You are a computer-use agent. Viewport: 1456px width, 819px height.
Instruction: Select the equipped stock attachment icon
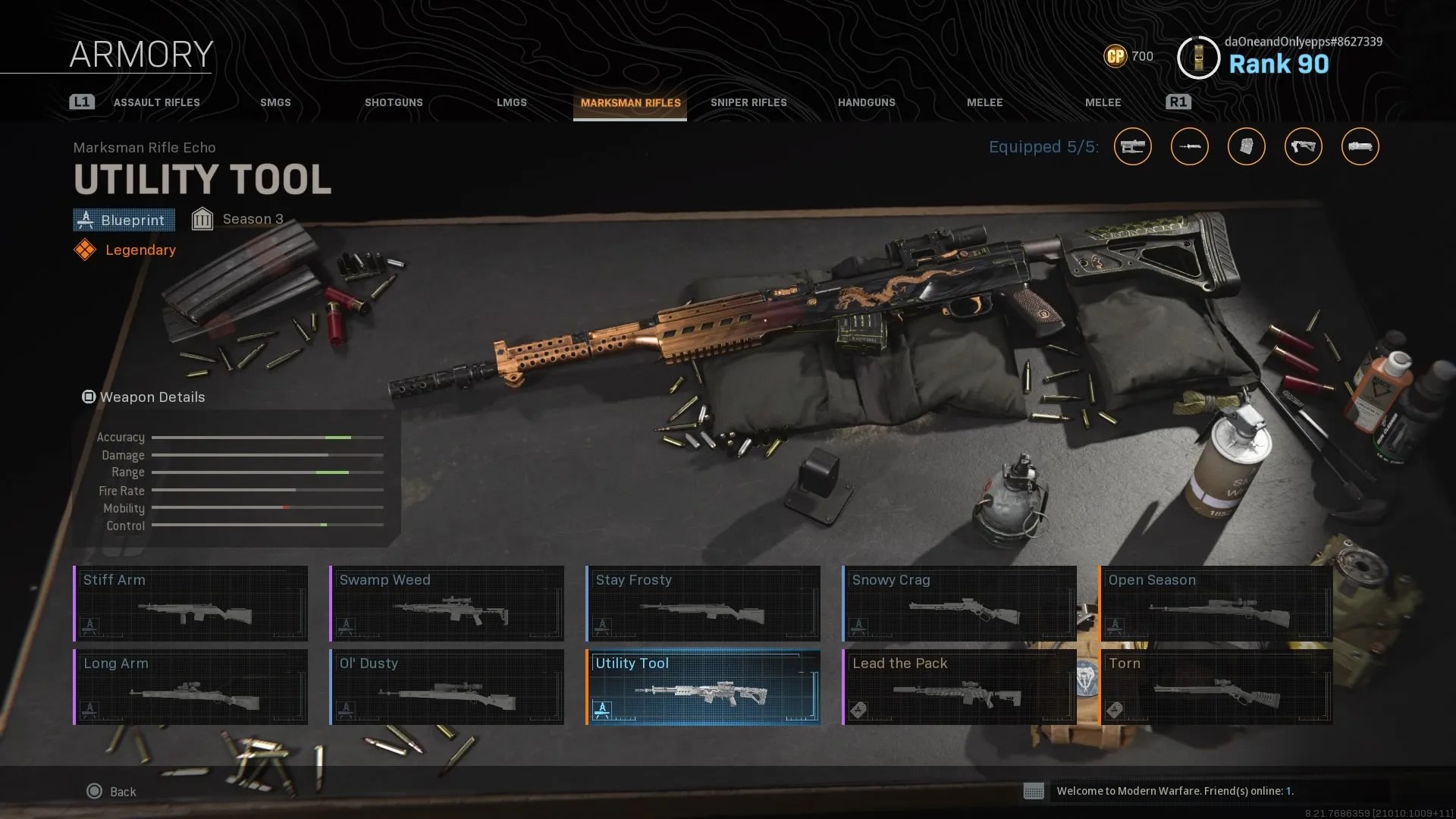click(x=1303, y=146)
